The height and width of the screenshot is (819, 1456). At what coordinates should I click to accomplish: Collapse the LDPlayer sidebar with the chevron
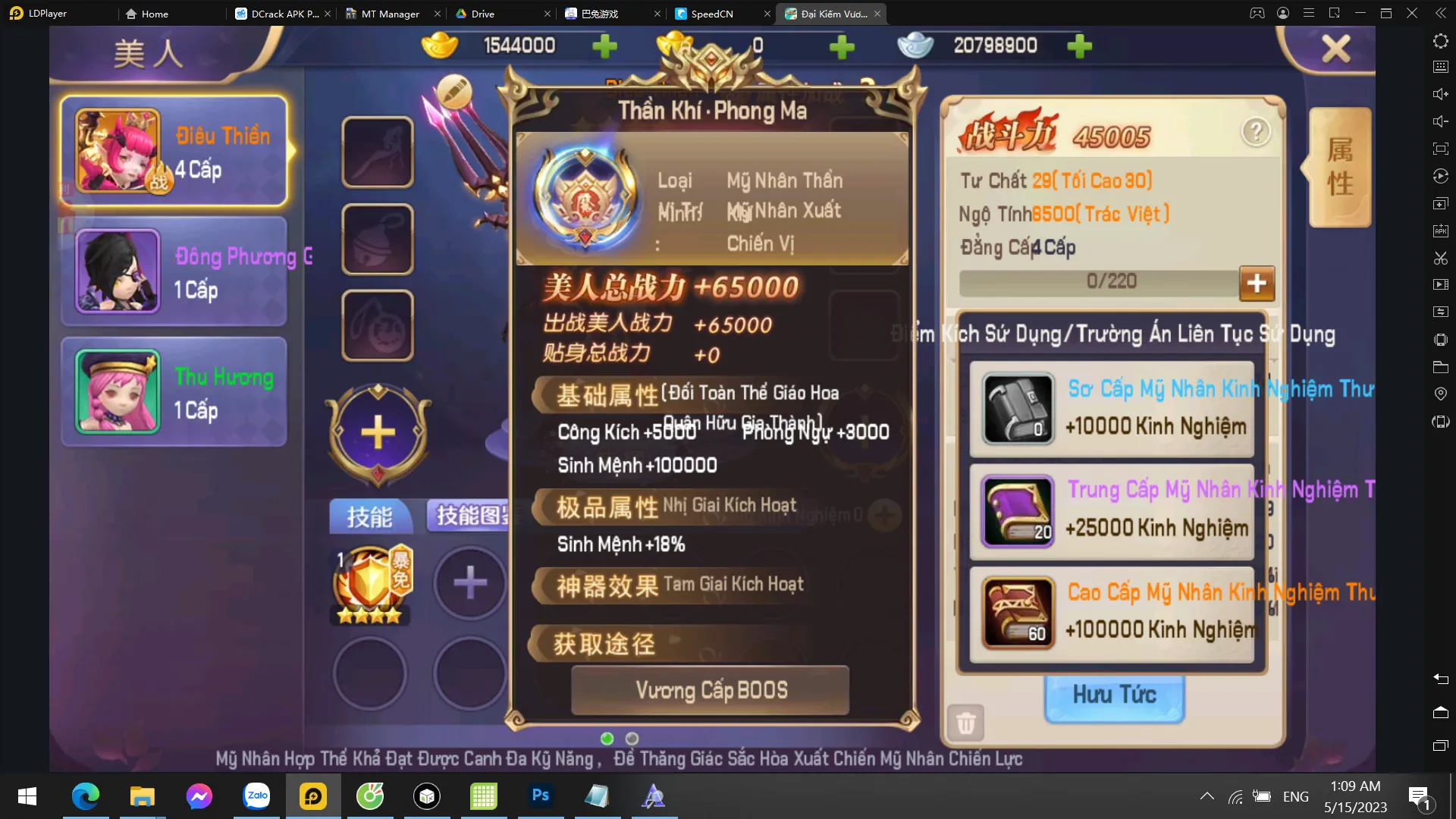(x=1442, y=13)
